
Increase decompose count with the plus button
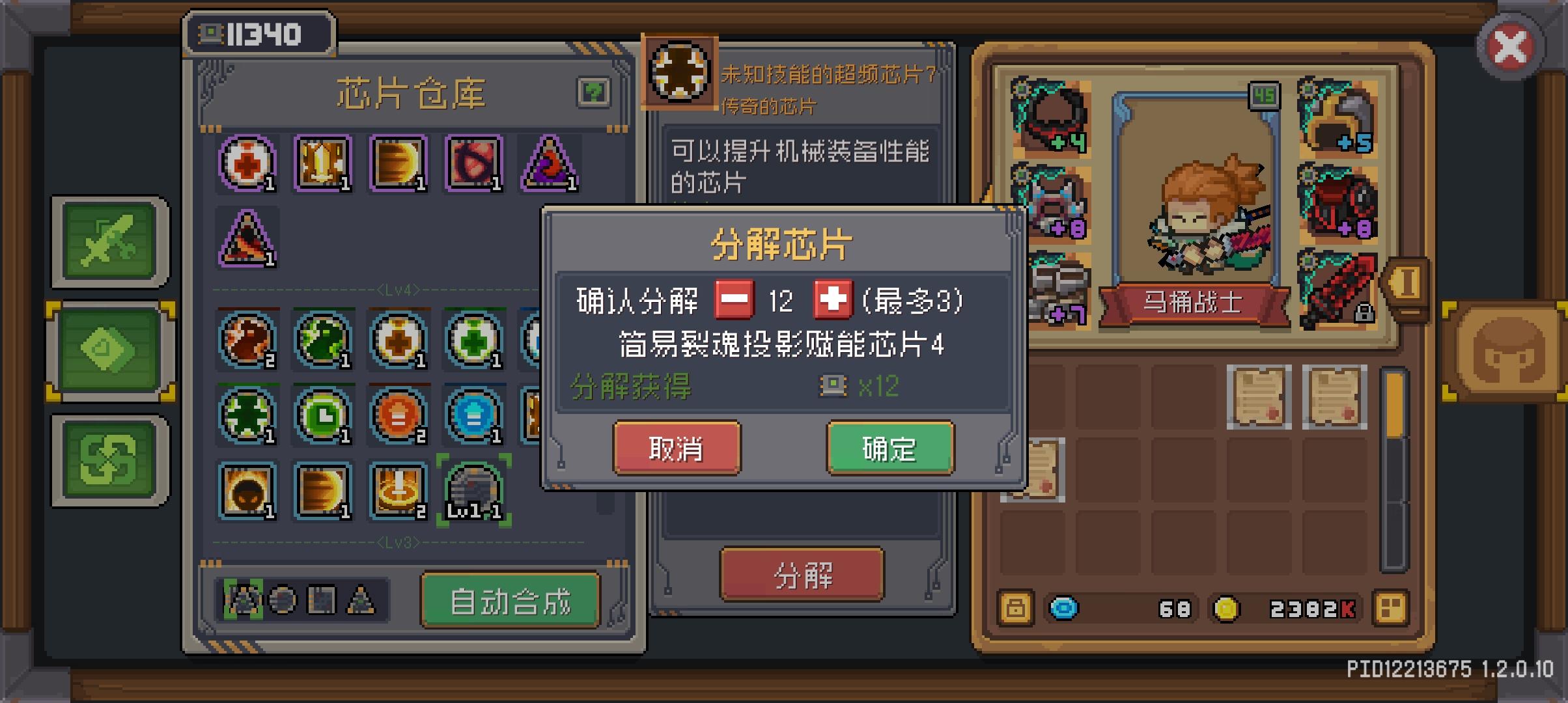tap(832, 299)
